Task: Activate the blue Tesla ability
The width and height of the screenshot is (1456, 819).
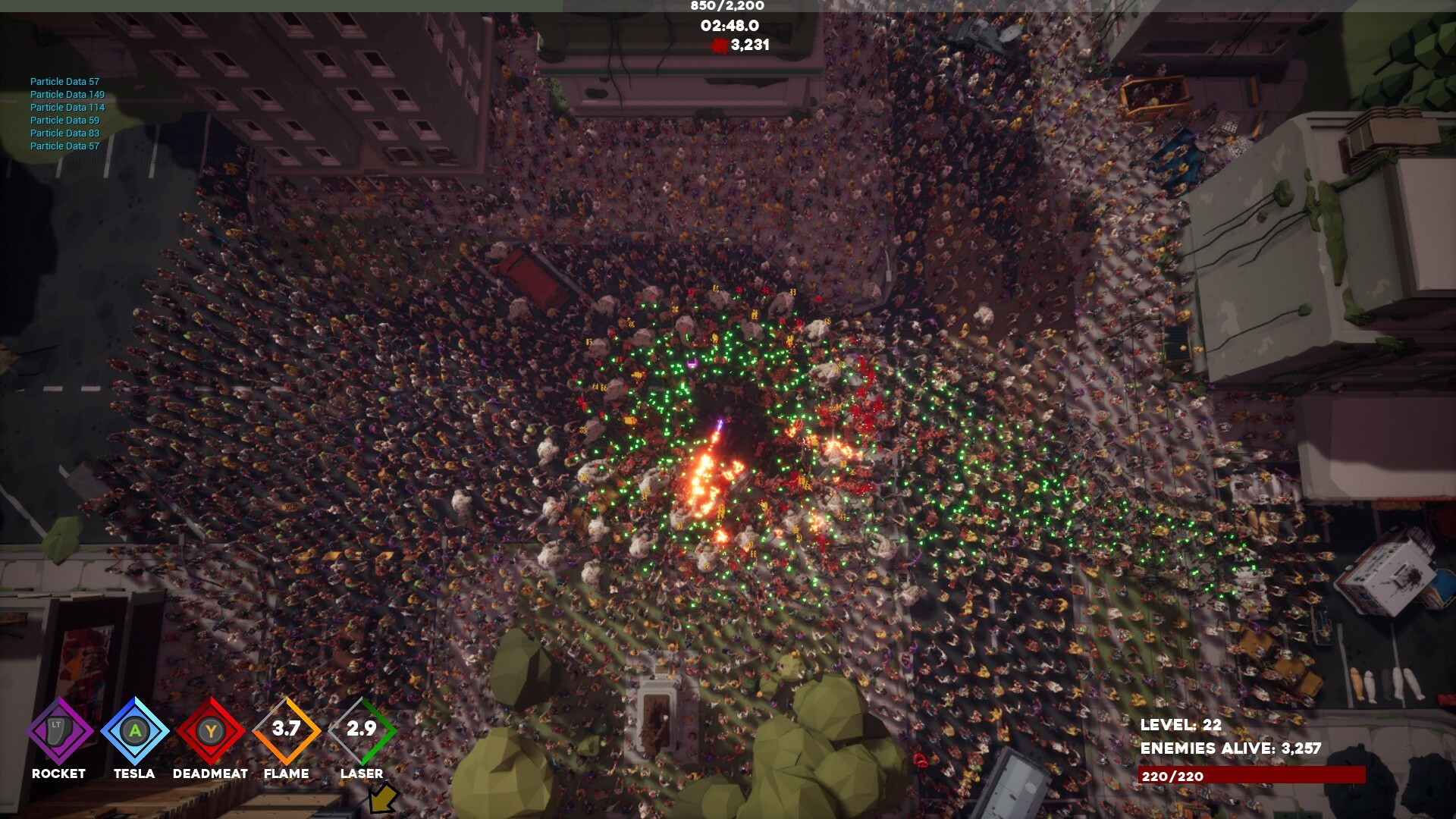Action: pyautogui.click(x=135, y=731)
